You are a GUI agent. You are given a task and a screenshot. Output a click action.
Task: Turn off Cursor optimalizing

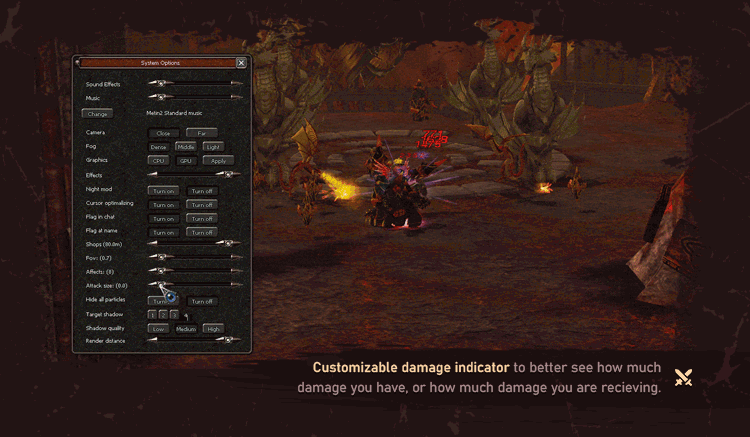[202, 205]
